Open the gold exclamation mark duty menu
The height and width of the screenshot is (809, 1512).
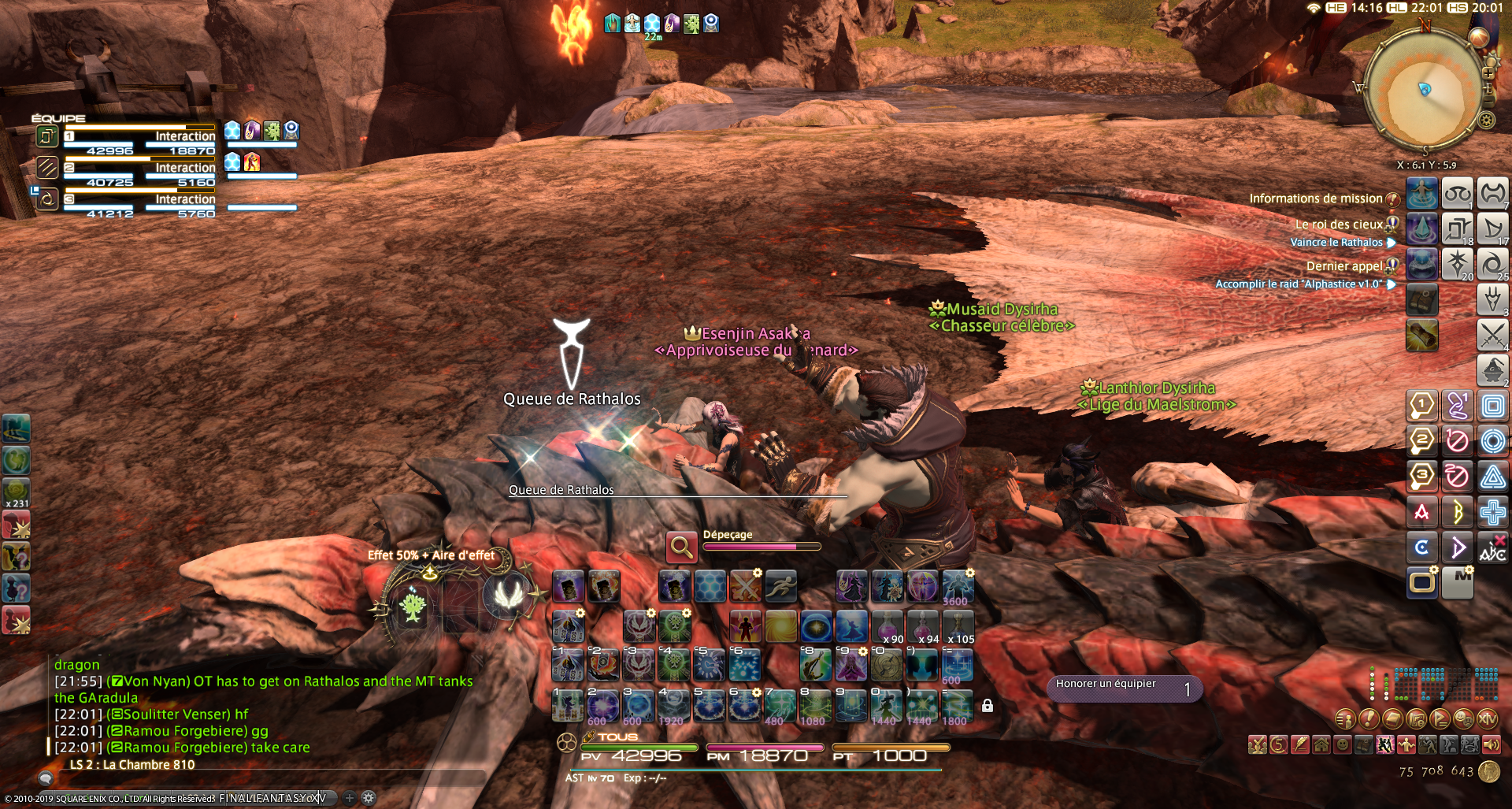pos(1369,718)
